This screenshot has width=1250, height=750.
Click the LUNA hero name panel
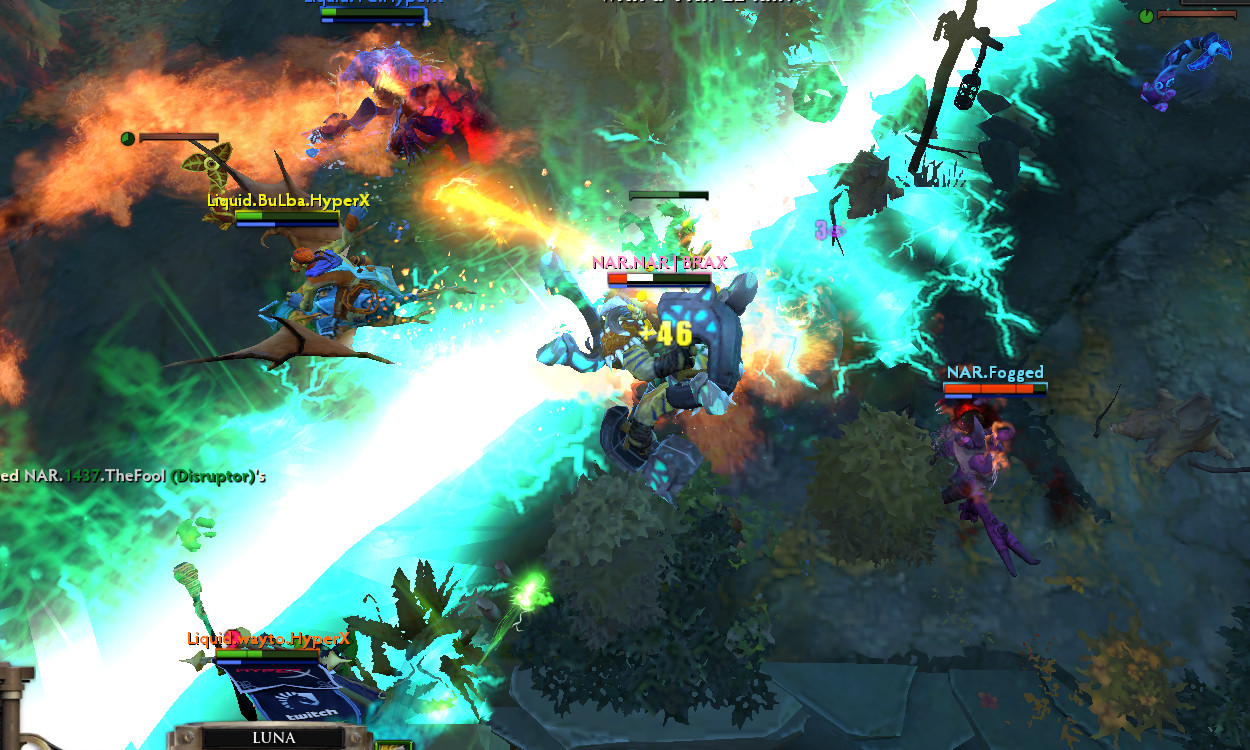(274, 738)
